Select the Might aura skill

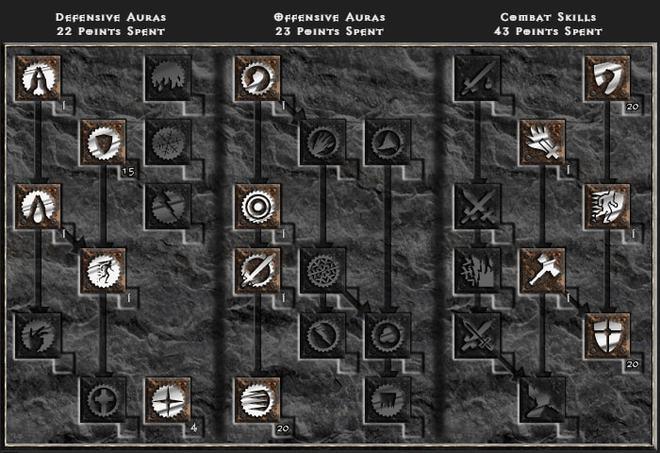point(256,77)
